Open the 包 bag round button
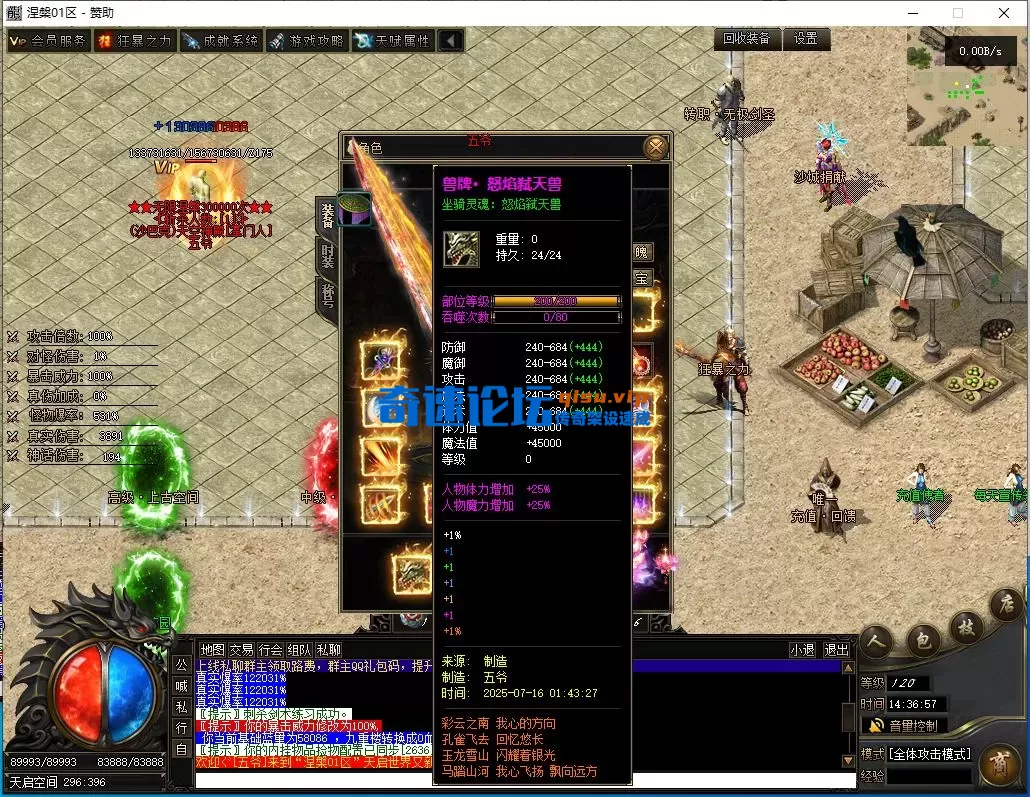Image resolution: width=1030 pixels, height=797 pixels. point(922,640)
